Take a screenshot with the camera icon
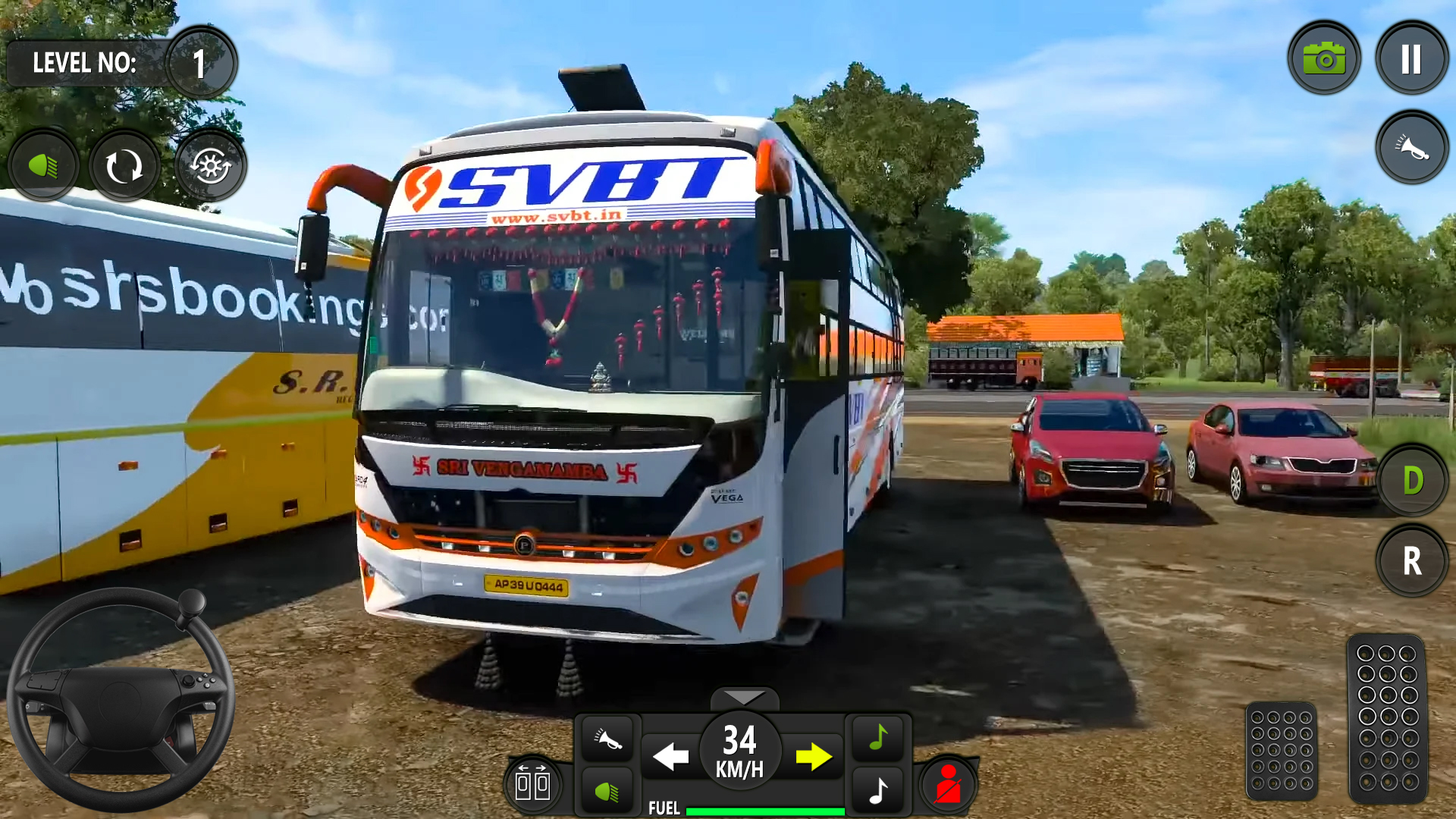Image resolution: width=1456 pixels, height=819 pixels. [x=1323, y=58]
